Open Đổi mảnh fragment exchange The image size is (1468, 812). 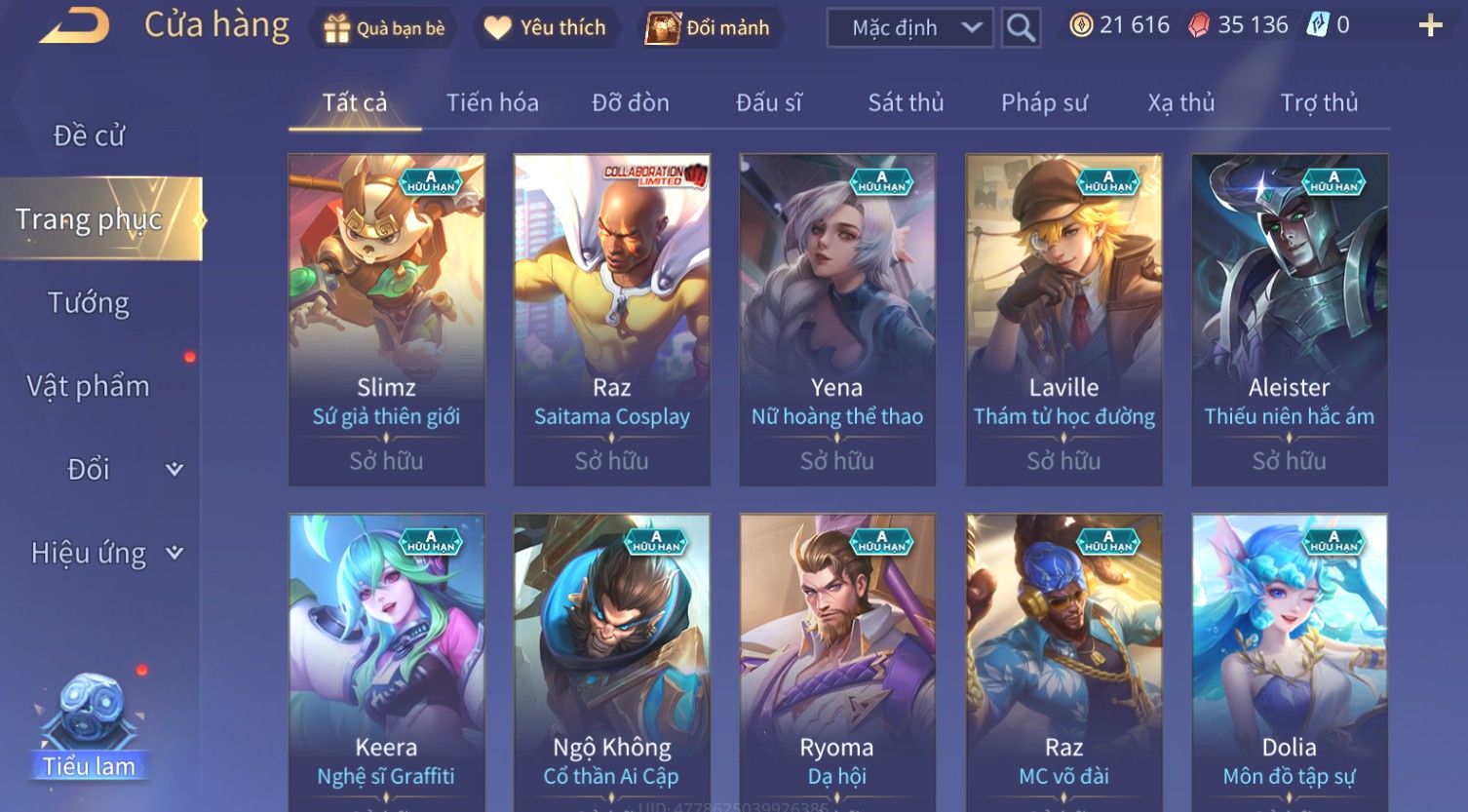pyautogui.click(x=710, y=28)
